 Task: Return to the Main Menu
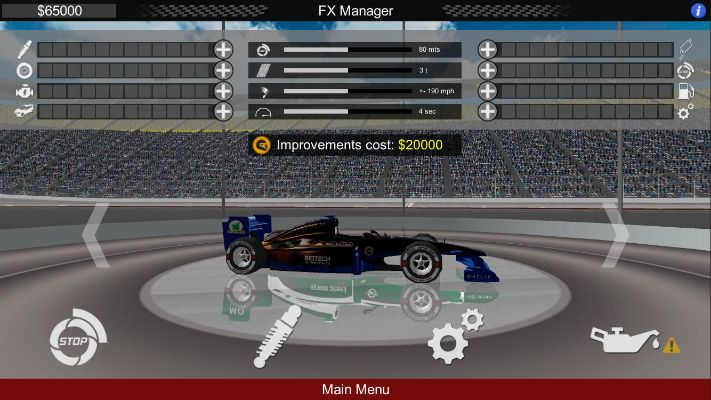[x=355, y=389]
